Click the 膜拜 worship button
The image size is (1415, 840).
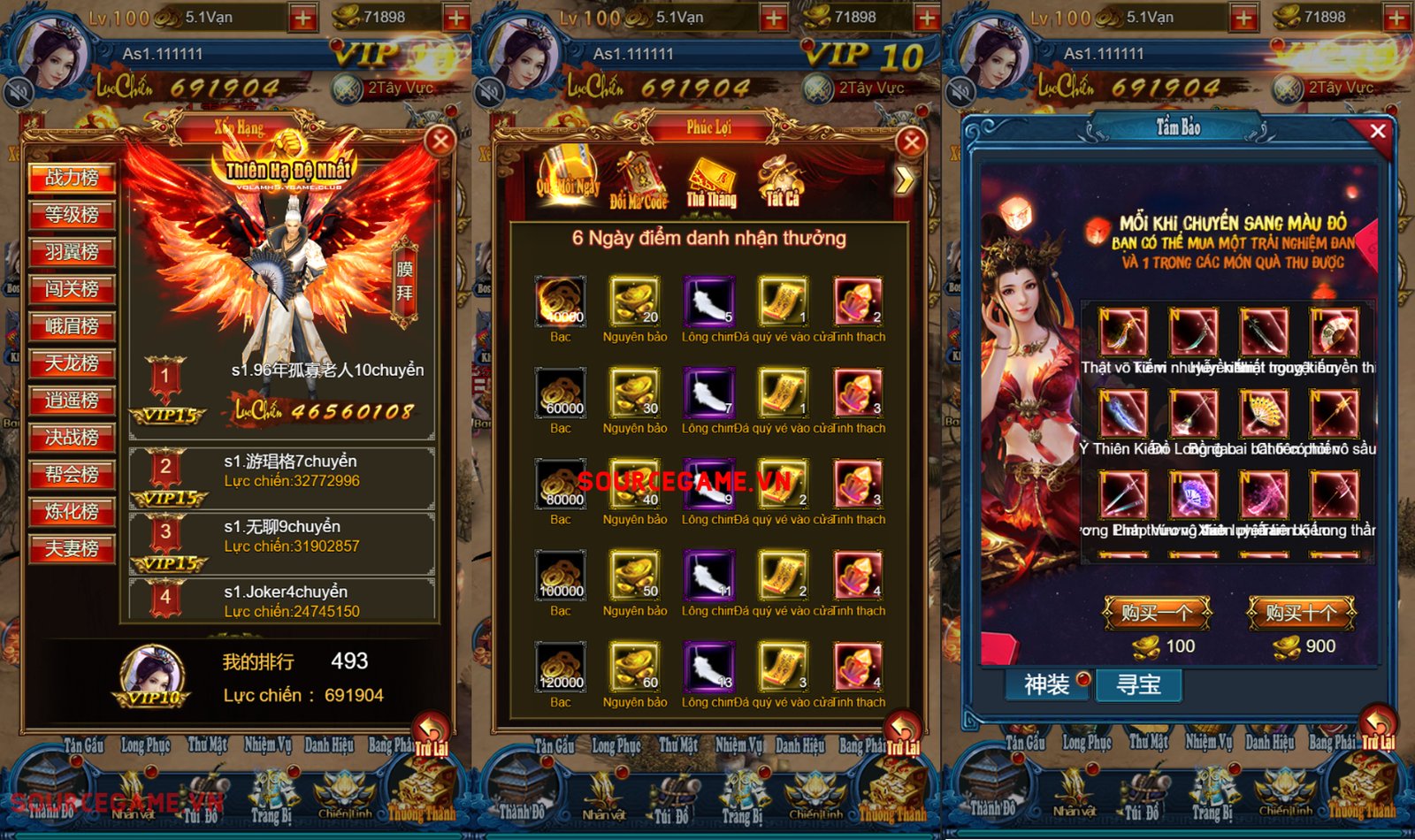[x=404, y=281]
